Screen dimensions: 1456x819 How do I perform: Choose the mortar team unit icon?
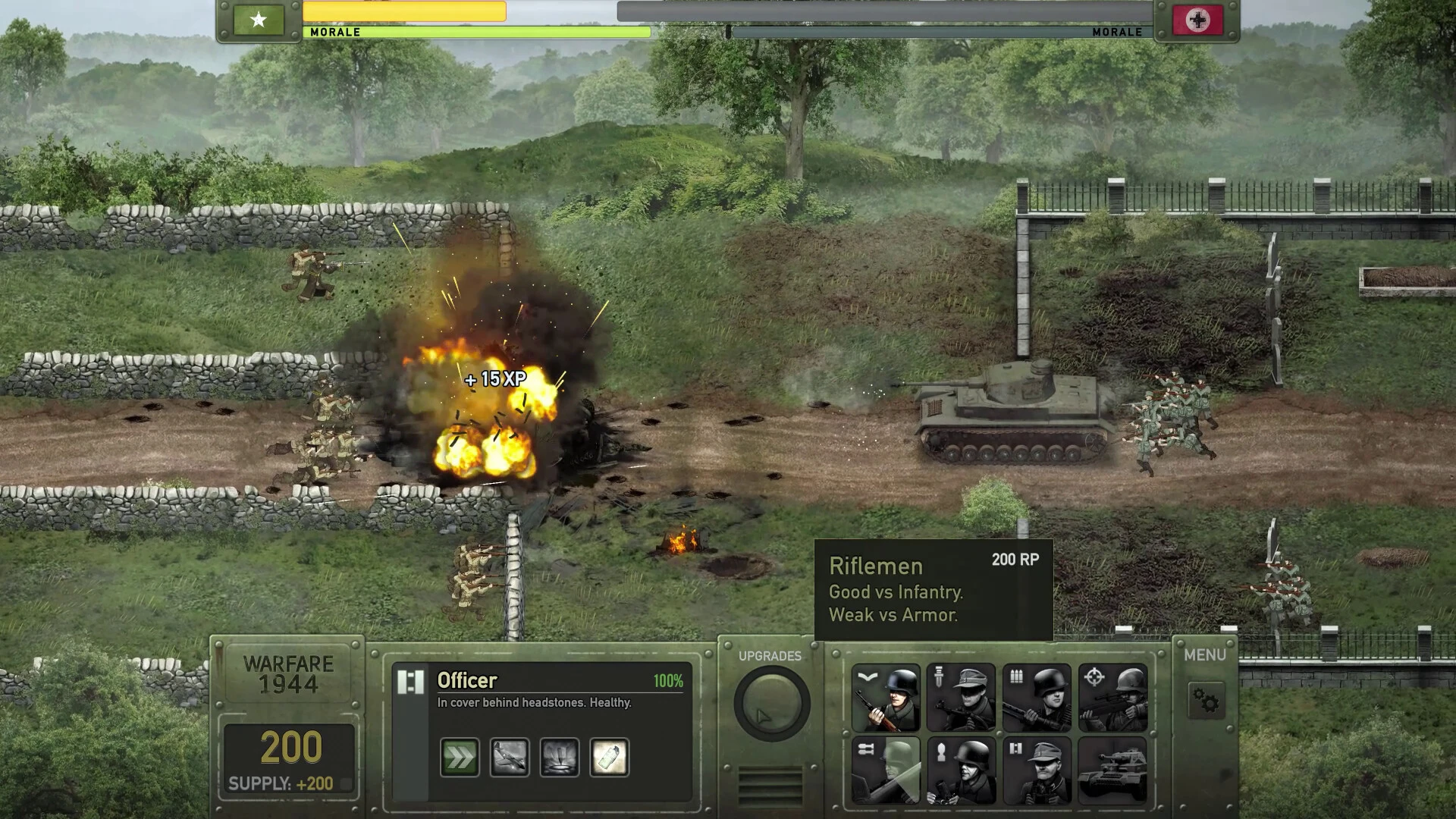962,770
